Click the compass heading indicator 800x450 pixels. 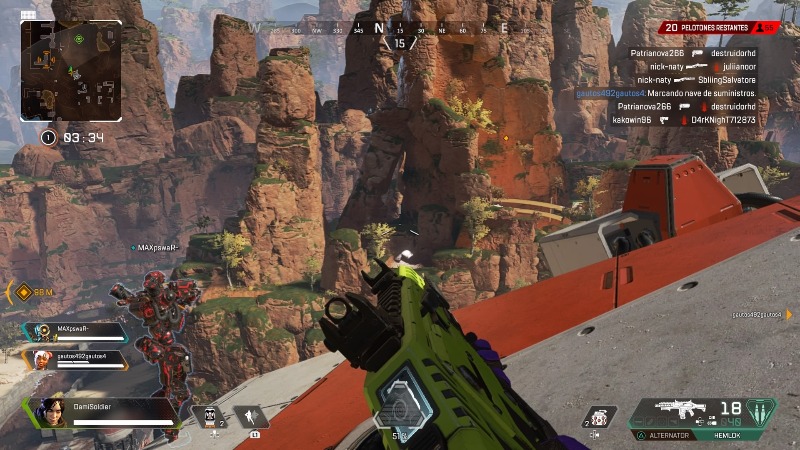[x=401, y=43]
